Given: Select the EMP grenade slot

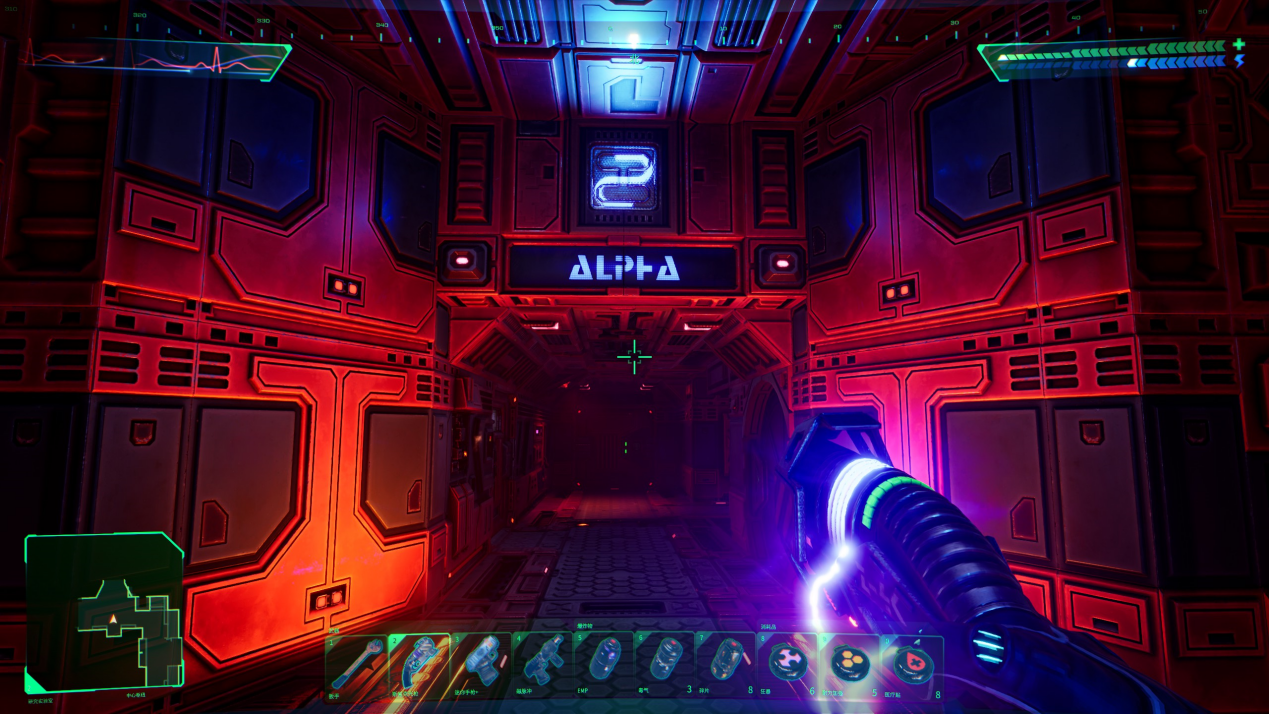Looking at the screenshot, I should pyautogui.click(x=604, y=664).
